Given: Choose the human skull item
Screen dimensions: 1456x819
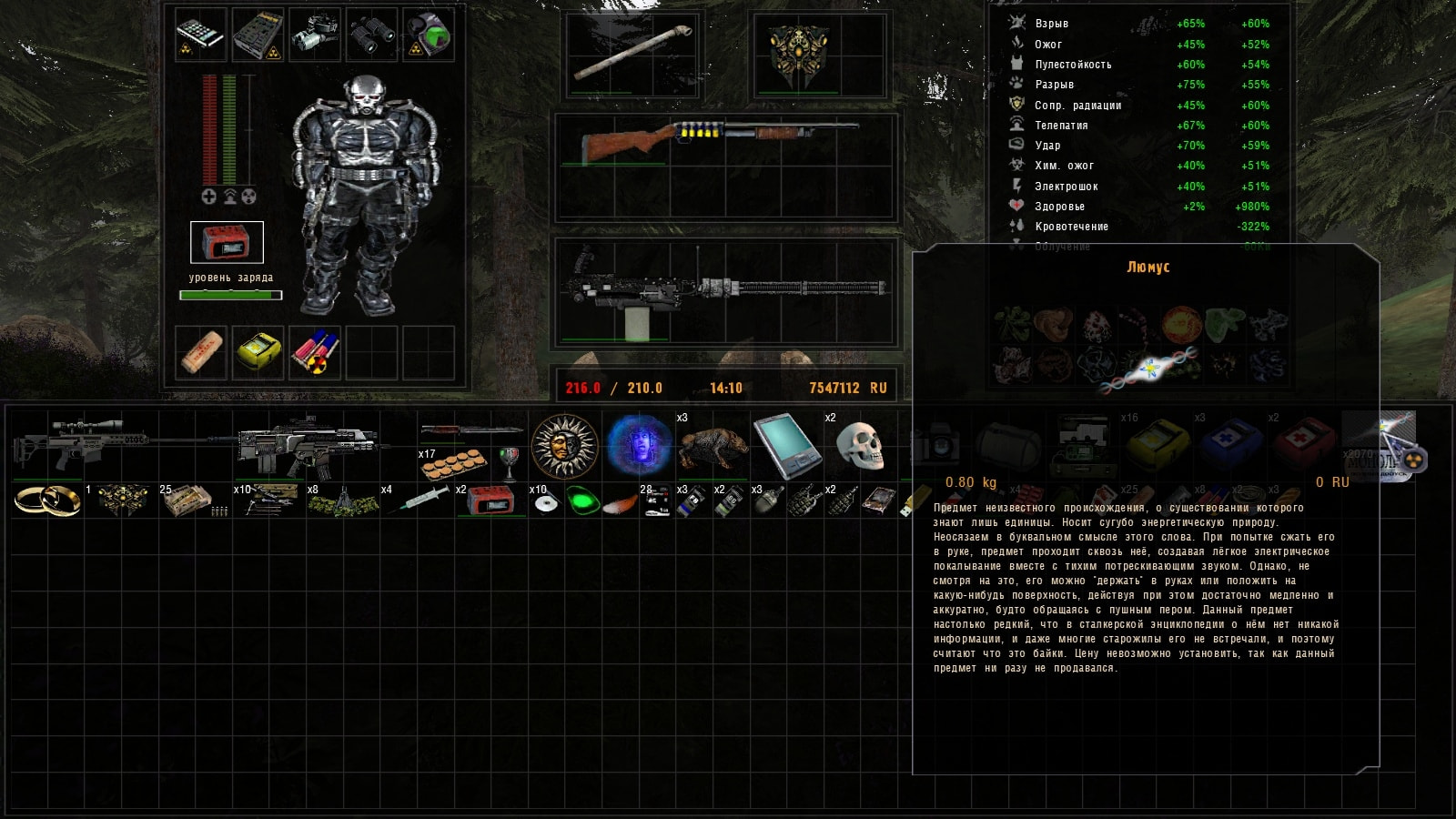Looking at the screenshot, I should (x=859, y=446).
